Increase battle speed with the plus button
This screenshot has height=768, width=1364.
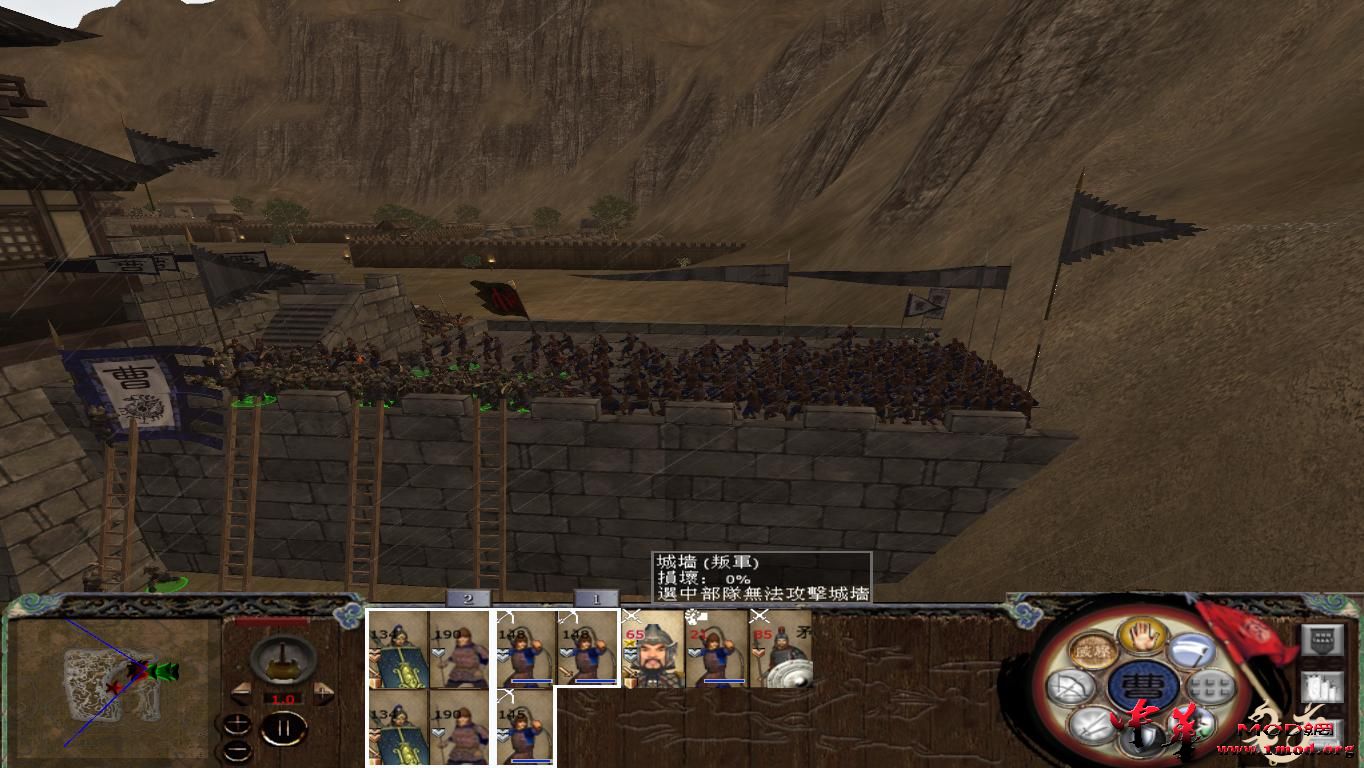tap(238, 723)
